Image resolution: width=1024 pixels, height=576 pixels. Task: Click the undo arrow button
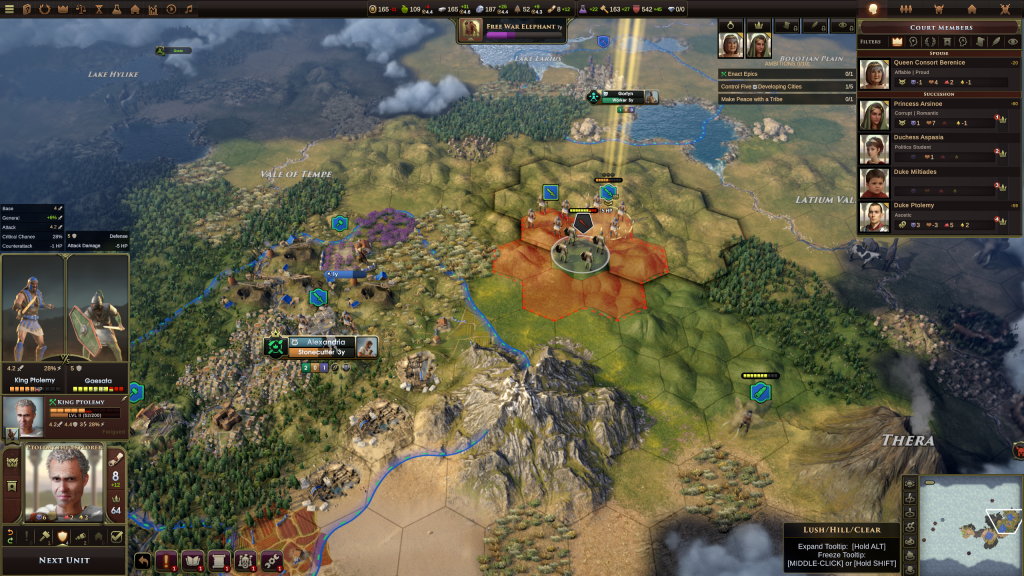(x=143, y=561)
